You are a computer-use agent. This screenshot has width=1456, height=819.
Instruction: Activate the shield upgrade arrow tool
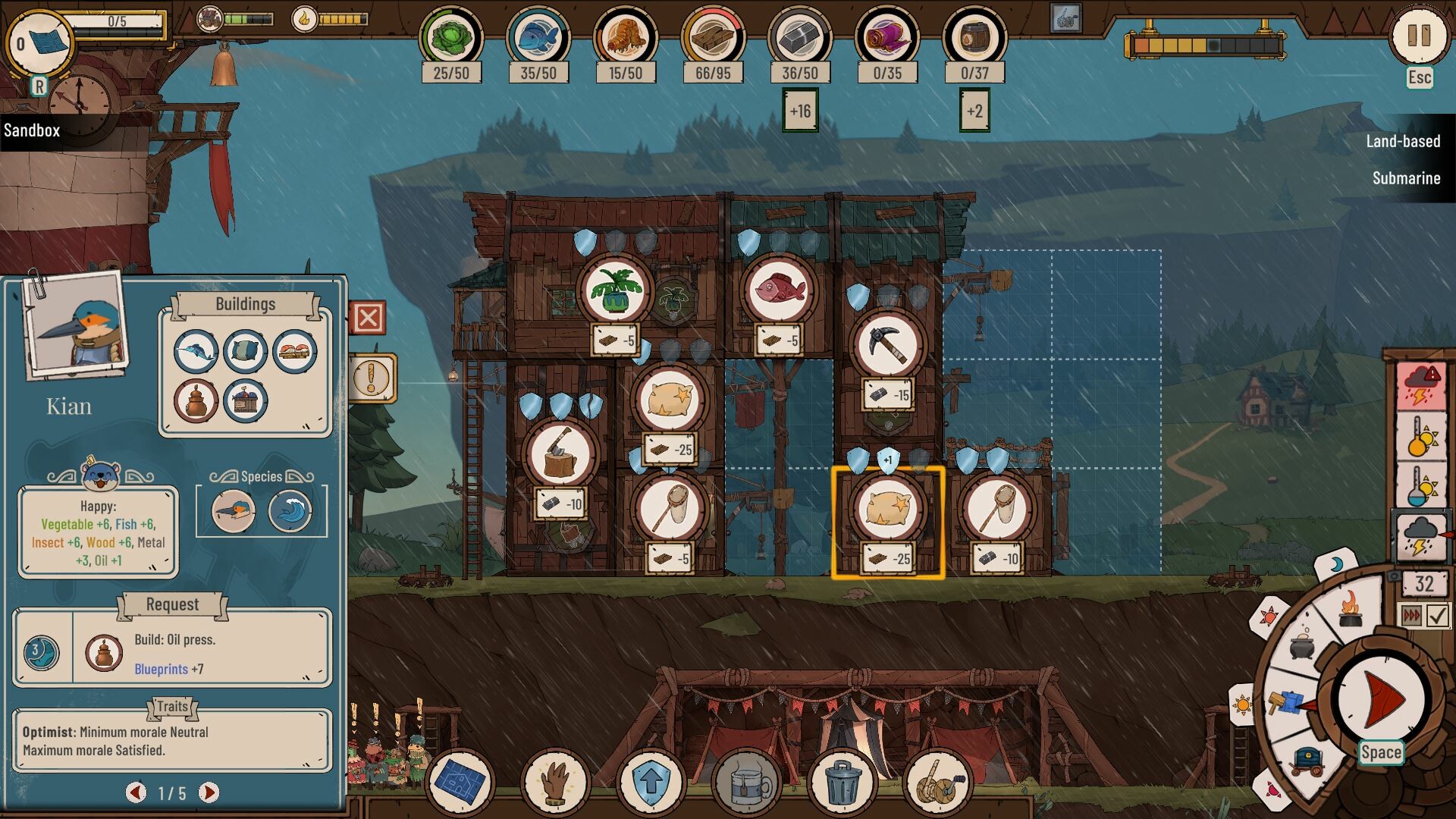651,781
